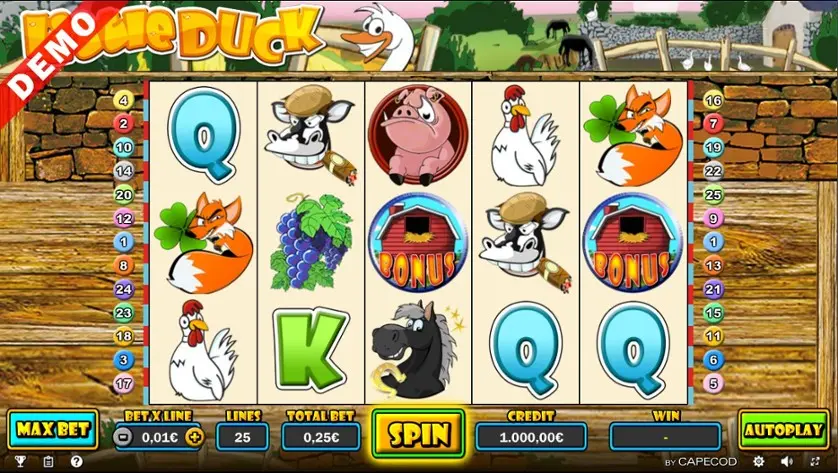
Task: Select the payline 5 marker
Action: (713, 384)
